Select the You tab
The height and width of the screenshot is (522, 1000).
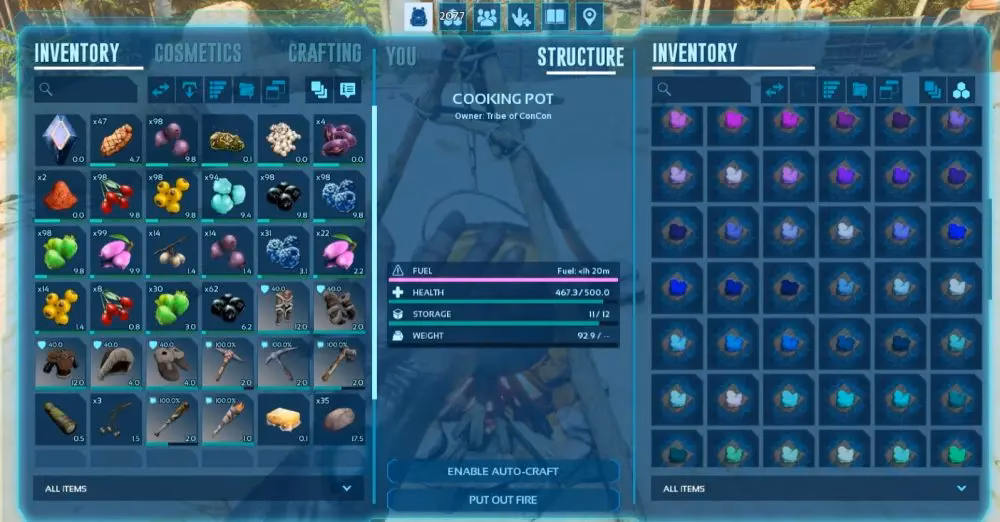coord(400,56)
